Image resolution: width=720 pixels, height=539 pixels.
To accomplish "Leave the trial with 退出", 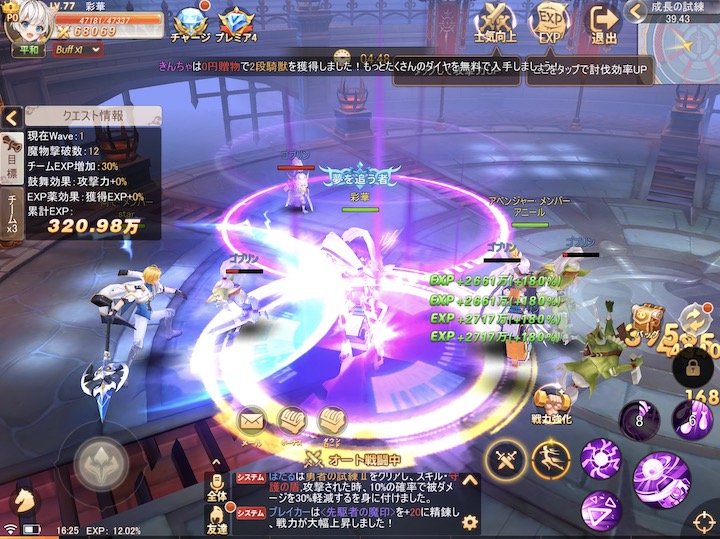I will tap(604, 22).
